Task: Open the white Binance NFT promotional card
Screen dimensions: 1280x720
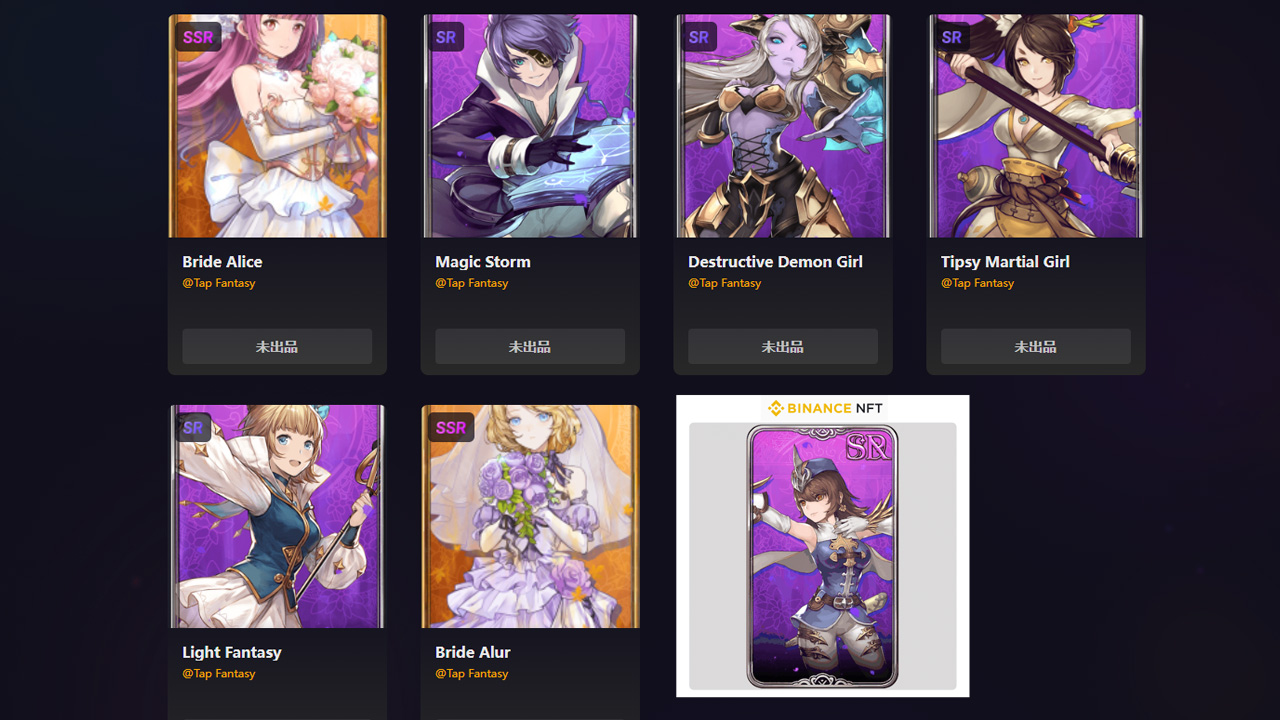Action: pos(822,545)
